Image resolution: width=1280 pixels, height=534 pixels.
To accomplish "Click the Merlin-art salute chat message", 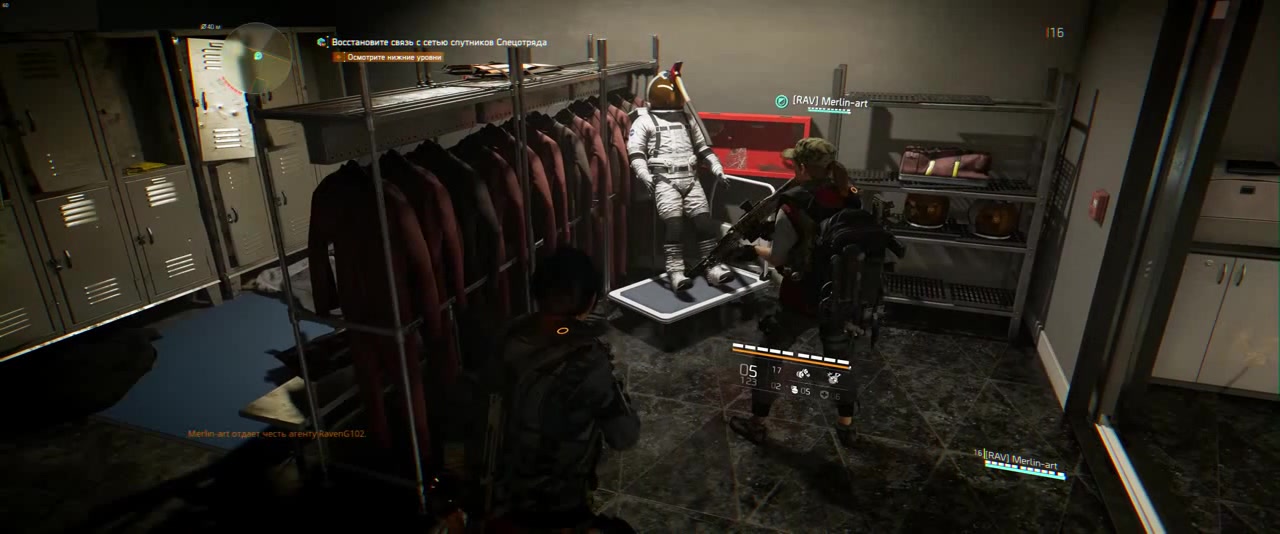I will [276, 434].
